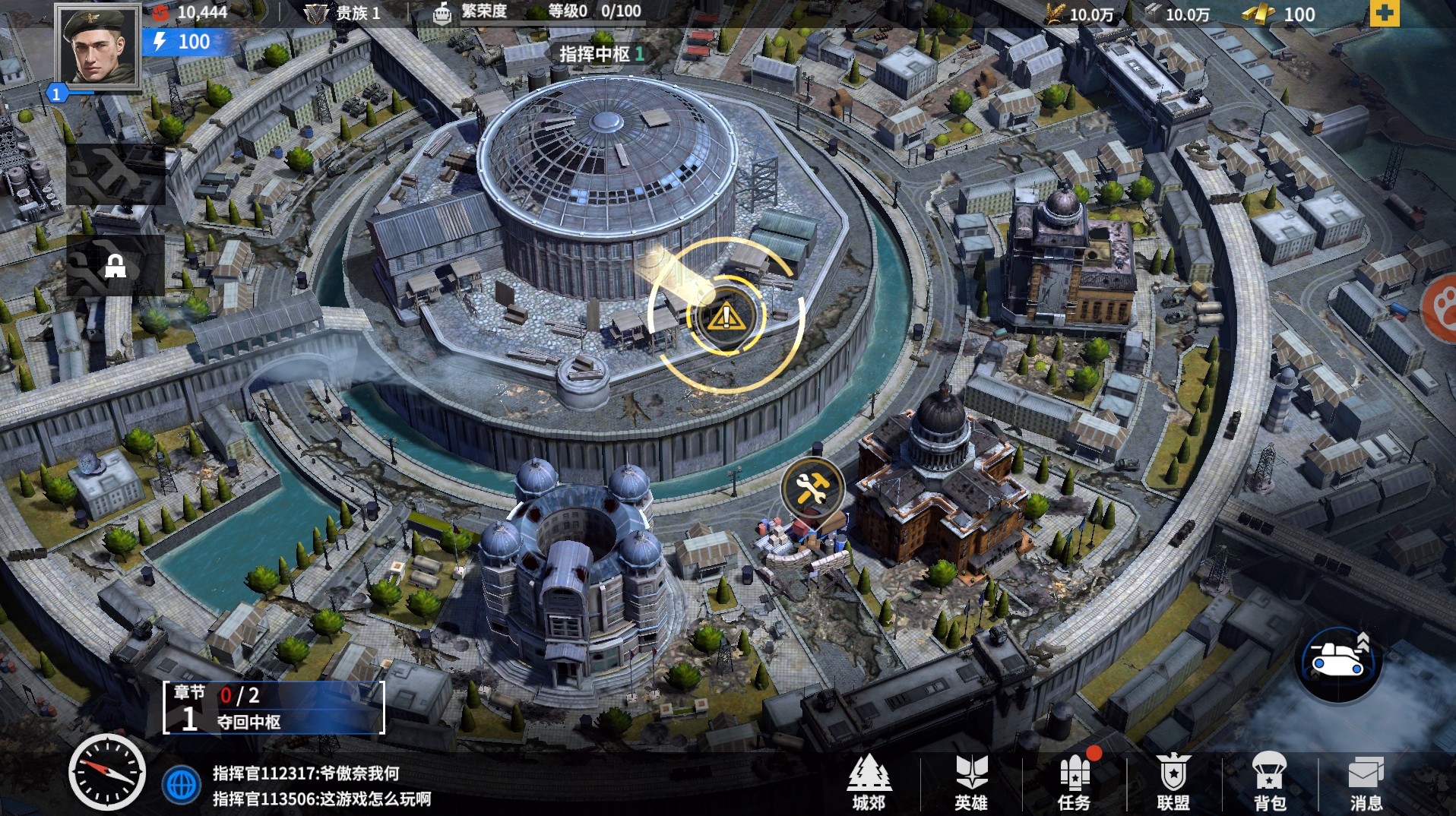Open the 联盟 alliance menu
1456x816 pixels.
pyautogui.click(x=1173, y=783)
